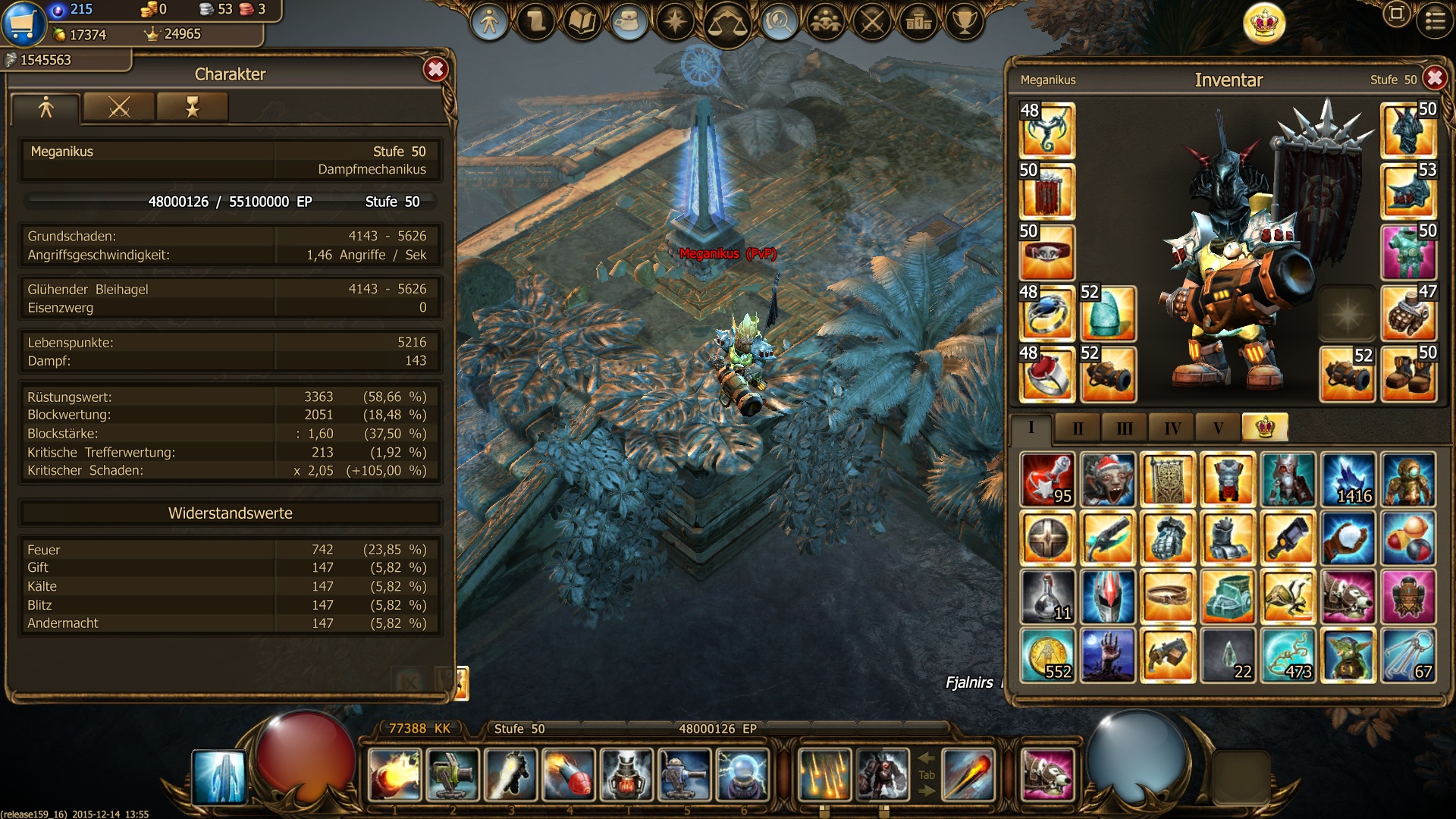Close the Inventar panel
The width and height of the screenshot is (1456, 819).
coord(1434,78)
